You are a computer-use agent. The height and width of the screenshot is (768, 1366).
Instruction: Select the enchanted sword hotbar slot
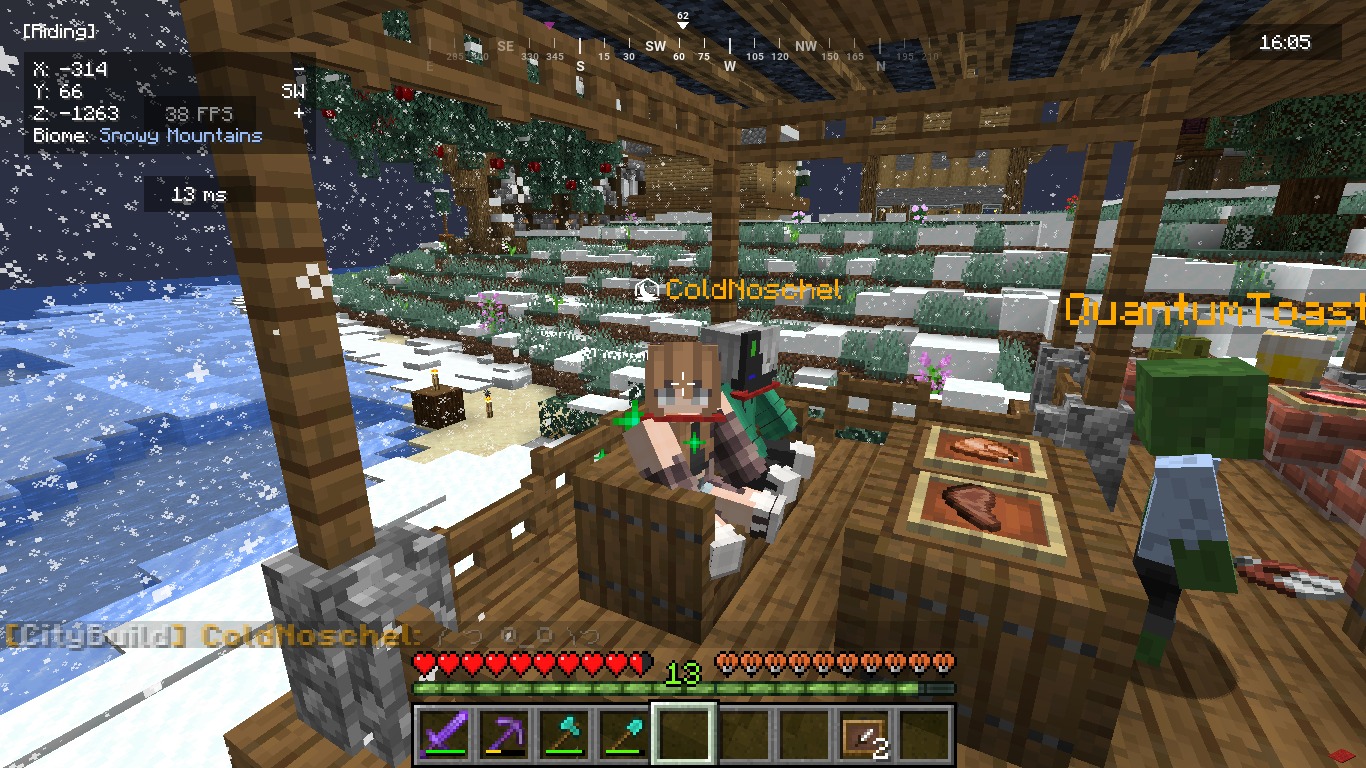(x=444, y=735)
